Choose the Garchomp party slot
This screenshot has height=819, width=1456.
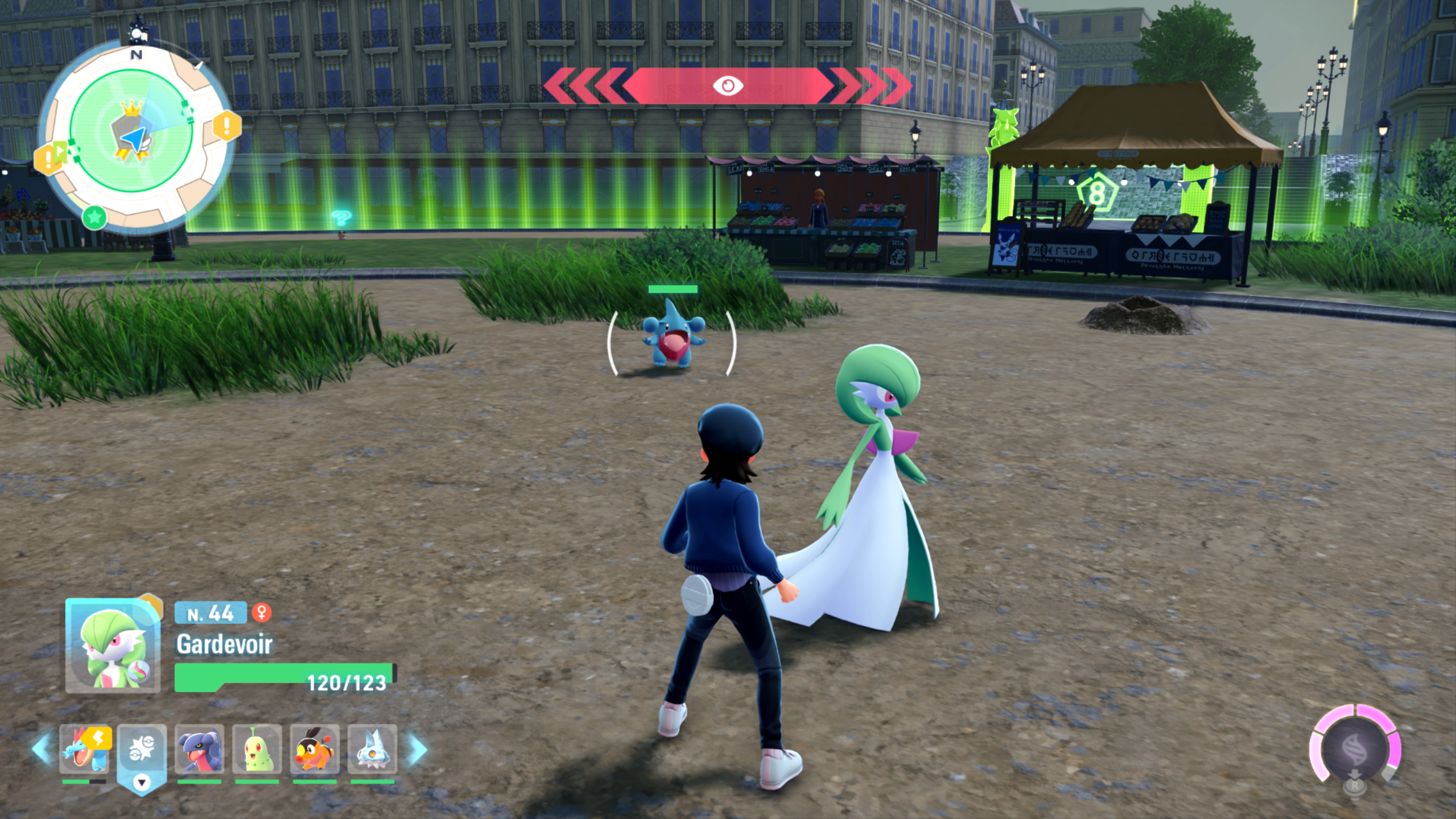(x=199, y=748)
